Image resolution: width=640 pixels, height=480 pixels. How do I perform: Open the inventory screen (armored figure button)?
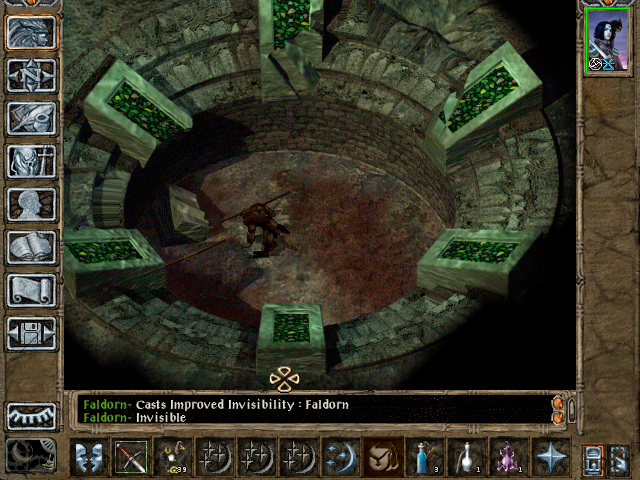click(31, 161)
